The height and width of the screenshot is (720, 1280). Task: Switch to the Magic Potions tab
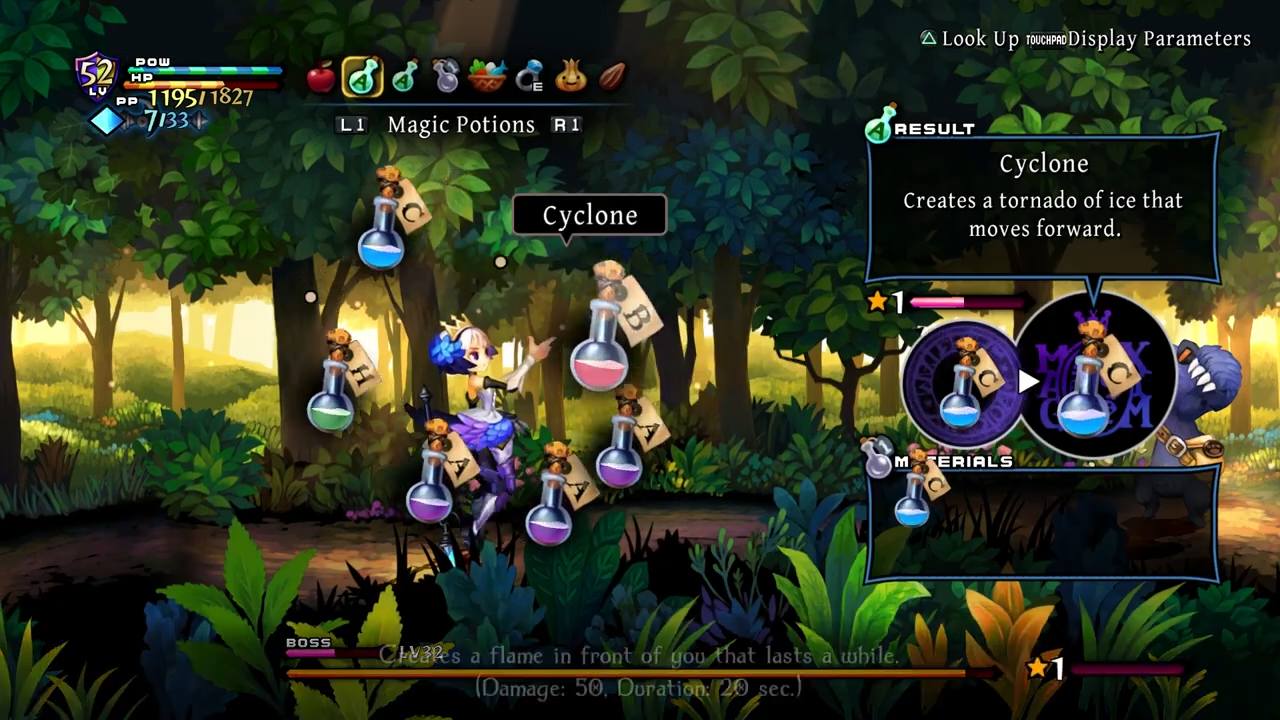460,124
